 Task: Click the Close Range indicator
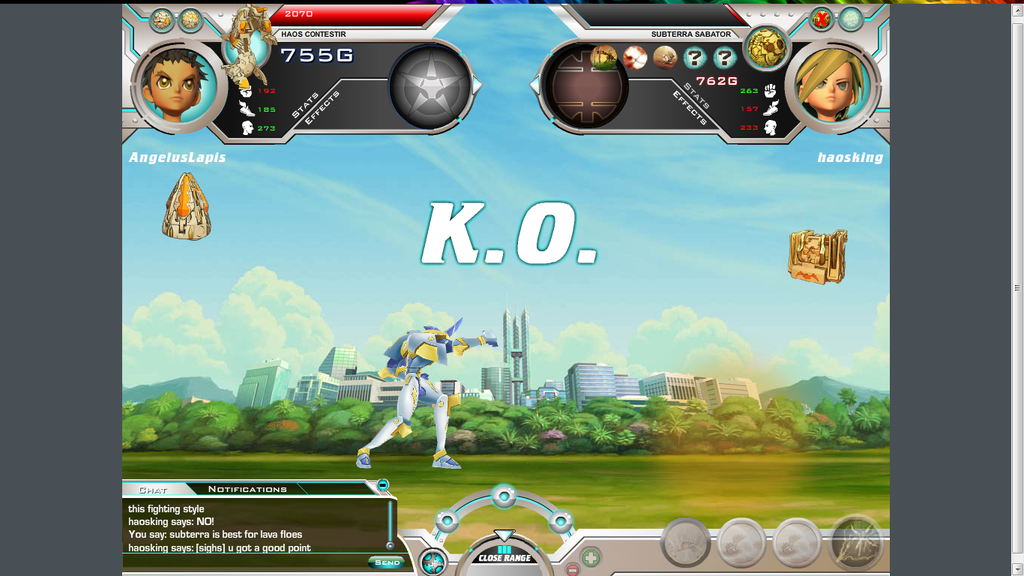point(504,556)
